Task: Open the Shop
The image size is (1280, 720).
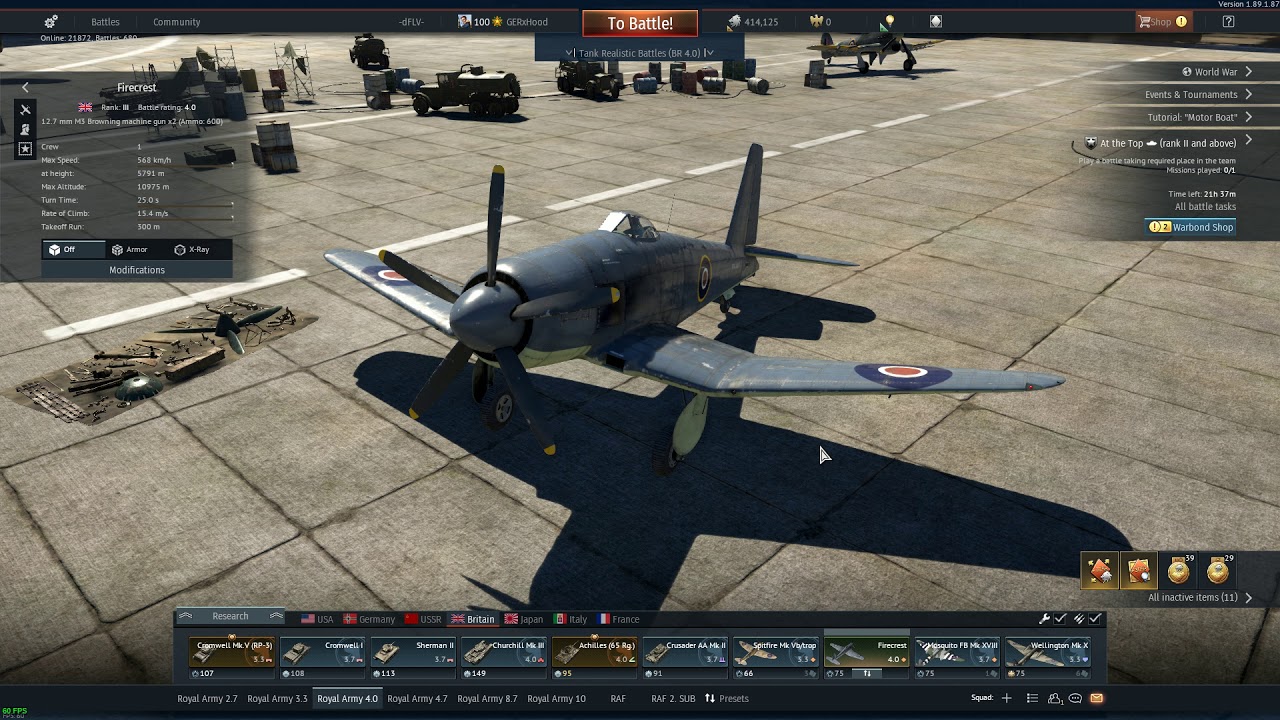Action: [1162, 22]
